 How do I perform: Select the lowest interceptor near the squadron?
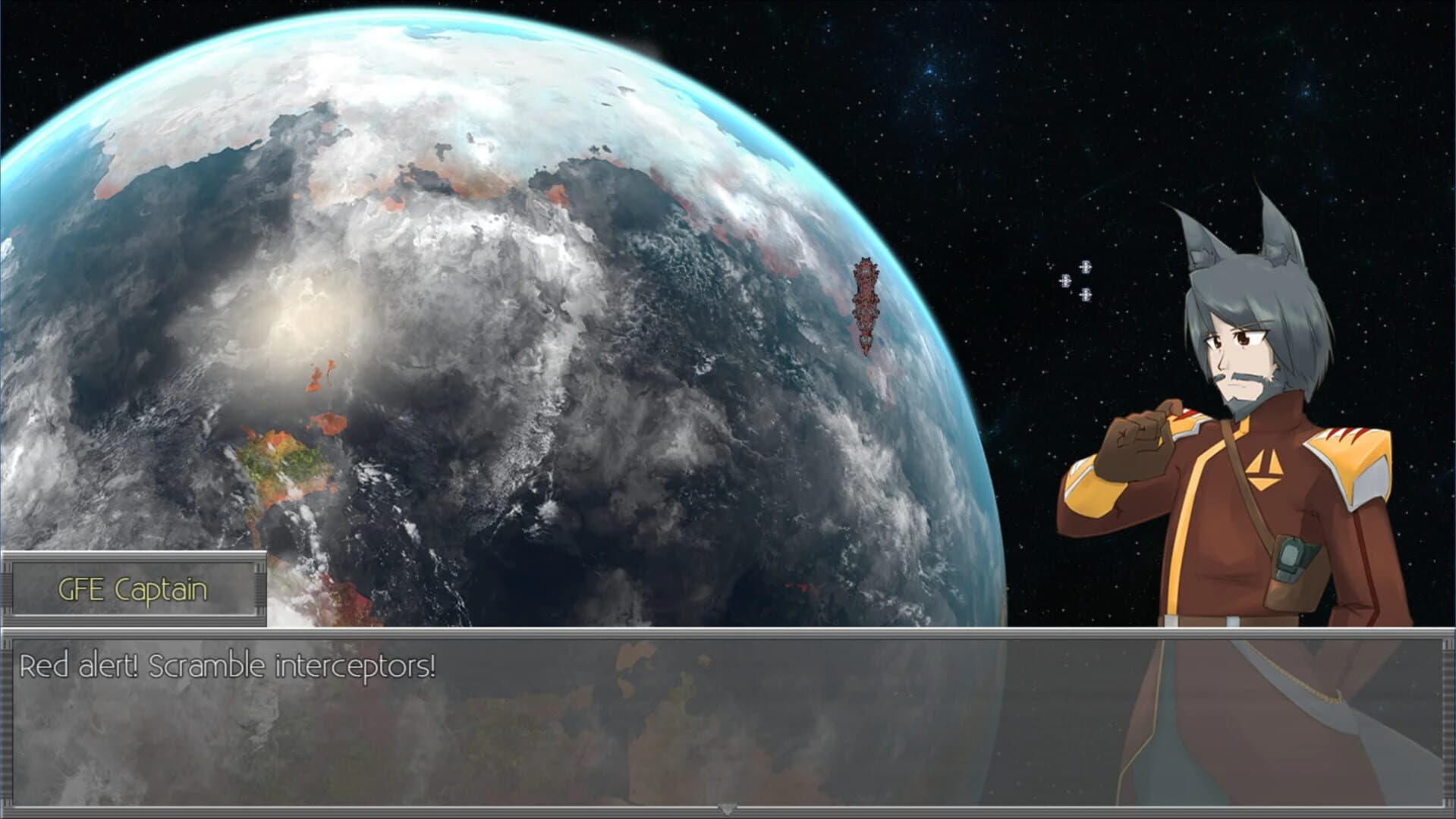coord(1085,294)
